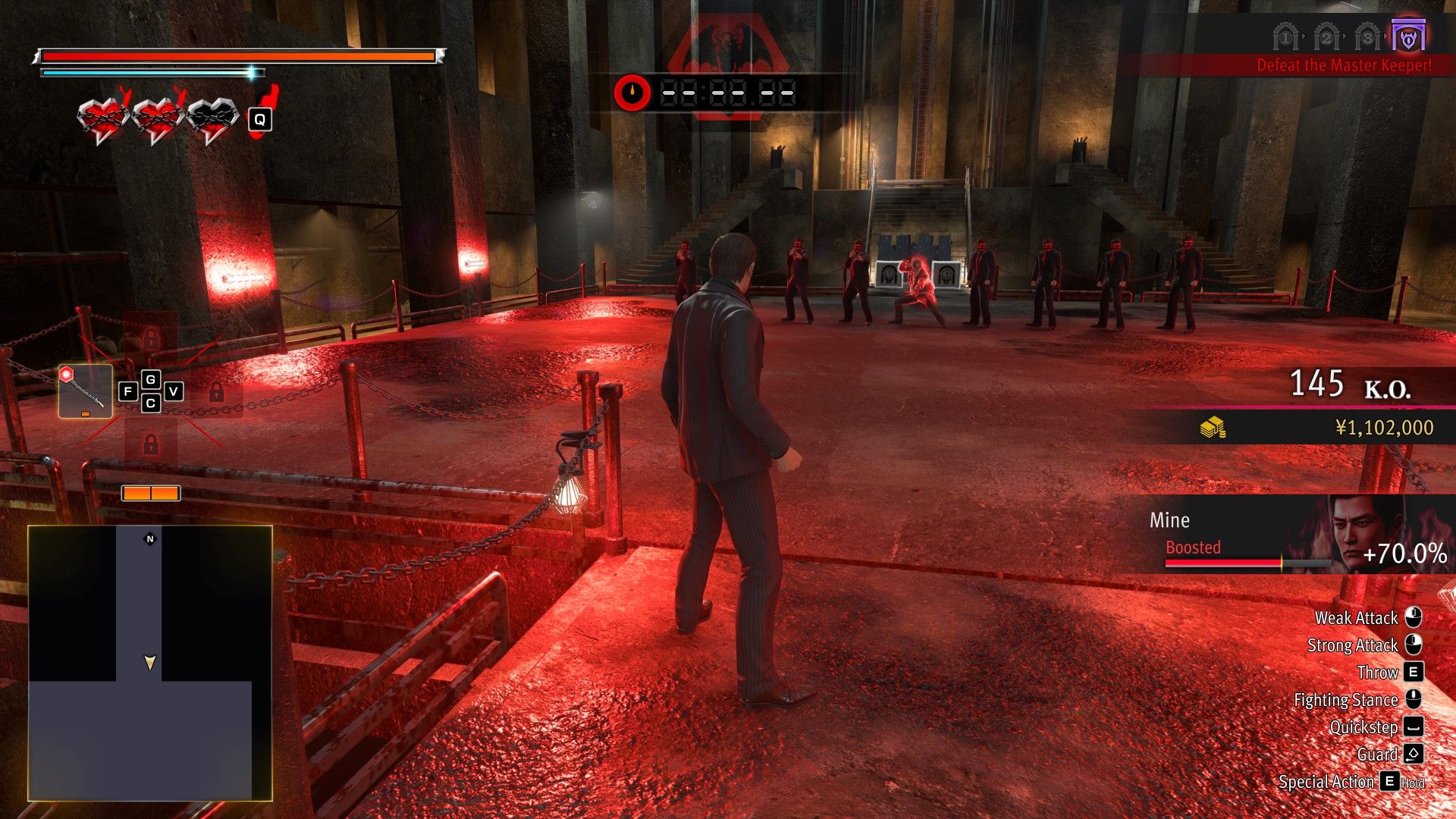The height and width of the screenshot is (819, 1456).
Task: Expand the F key slot on the weapon wheel
Action: (127, 391)
